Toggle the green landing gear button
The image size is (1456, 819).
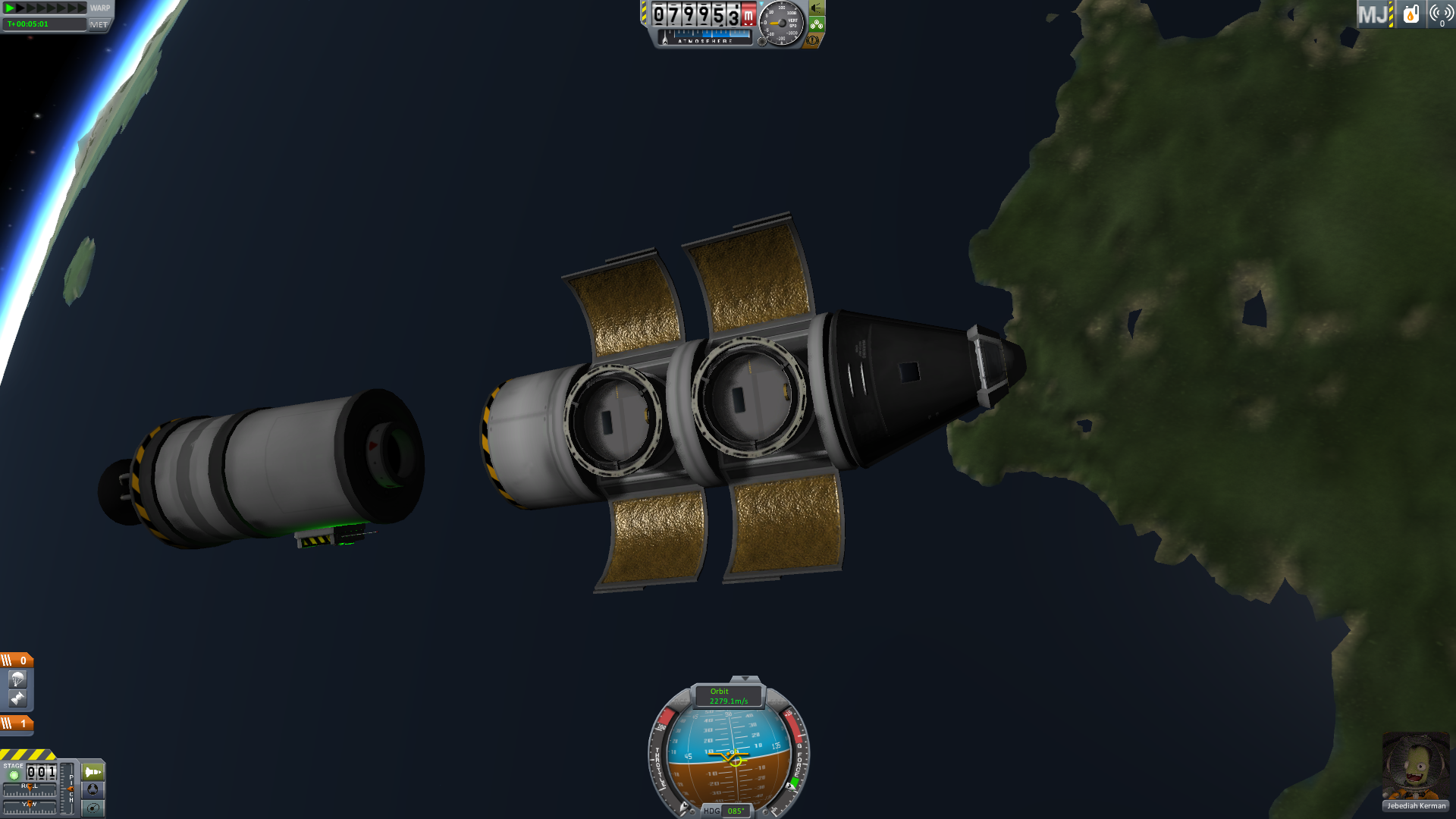coord(817,24)
